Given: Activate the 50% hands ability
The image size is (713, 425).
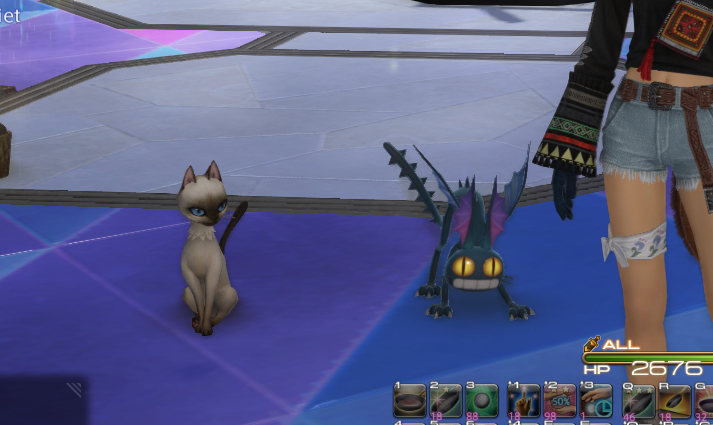Looking at the screenshot, I should [x=560, y=401].
